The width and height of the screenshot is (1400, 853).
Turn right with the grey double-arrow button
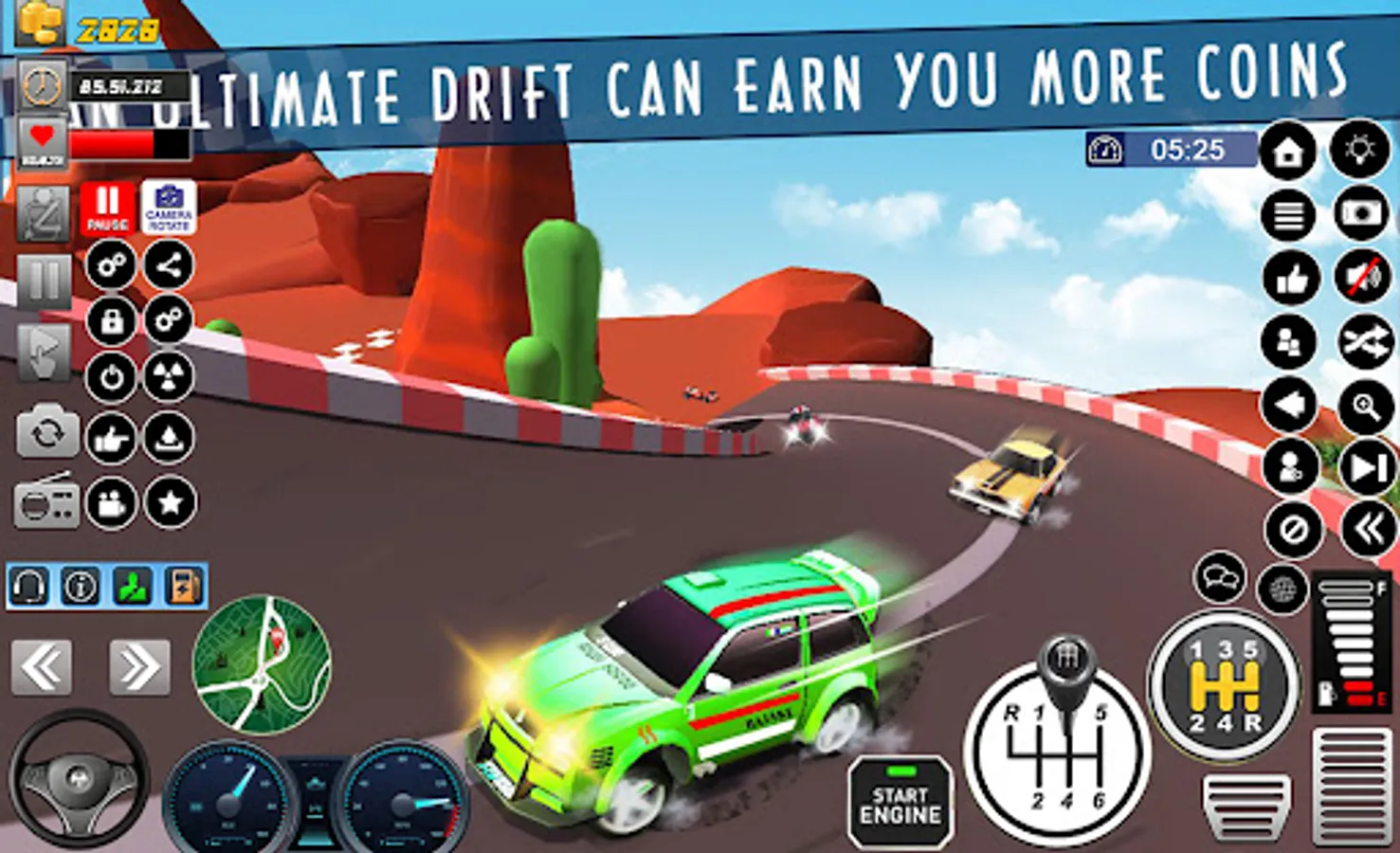point(139,667)
